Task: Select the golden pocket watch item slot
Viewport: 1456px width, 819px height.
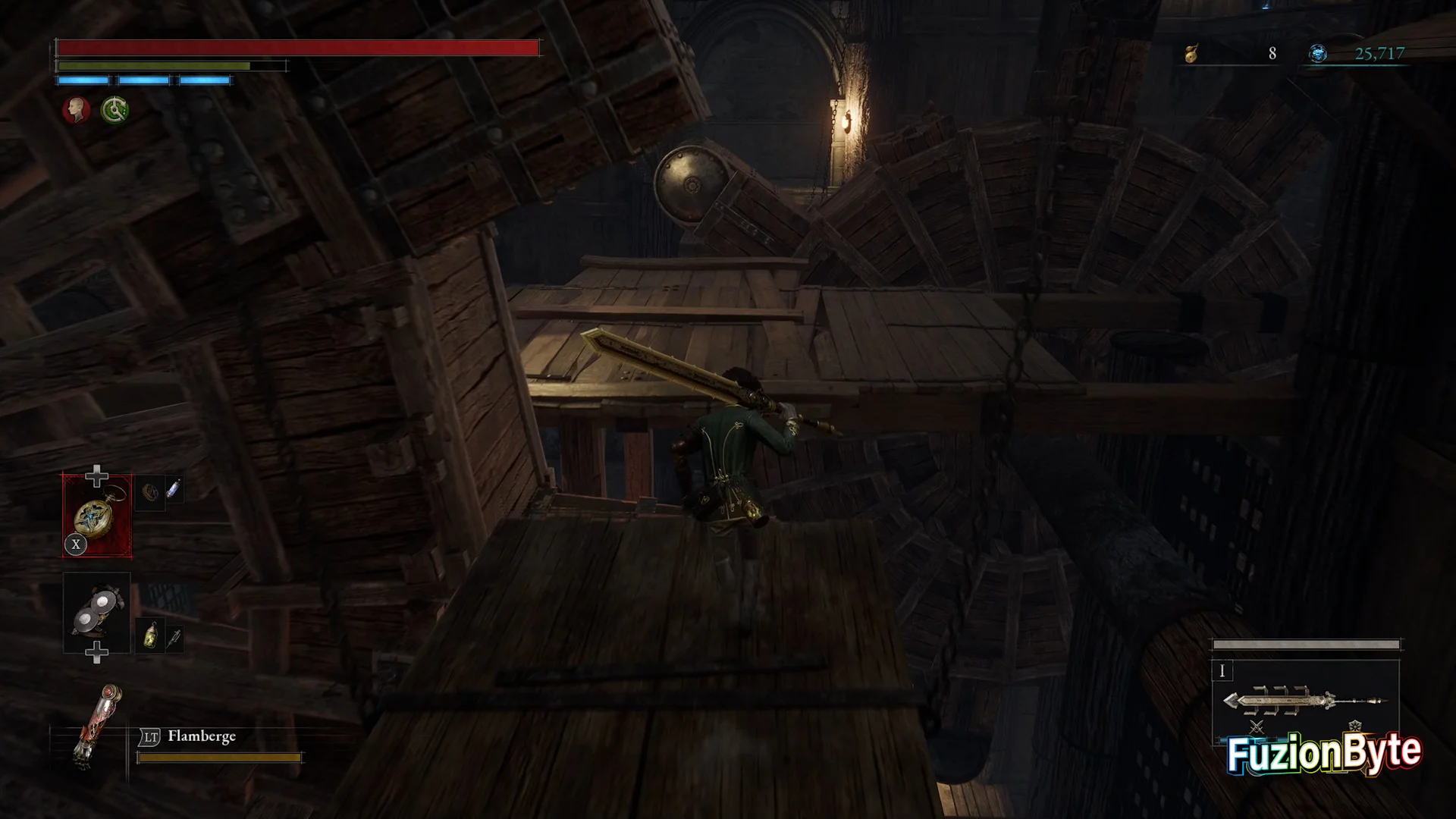Action: coord(97,516)
